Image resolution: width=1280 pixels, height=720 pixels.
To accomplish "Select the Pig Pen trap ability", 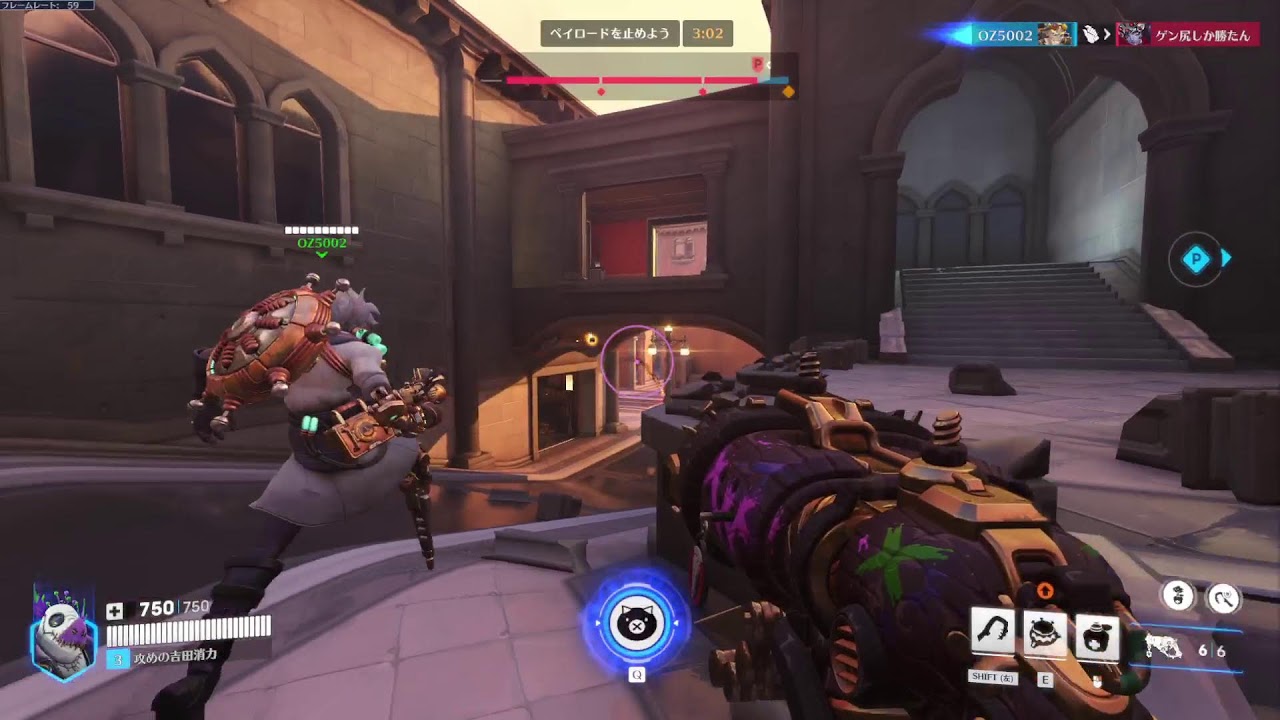I will (x=1045, y=634).
